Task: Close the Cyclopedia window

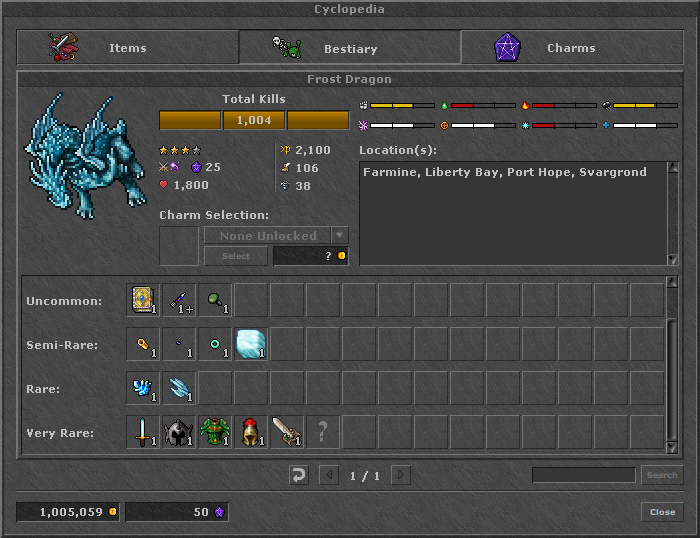Action: [662, 512]
